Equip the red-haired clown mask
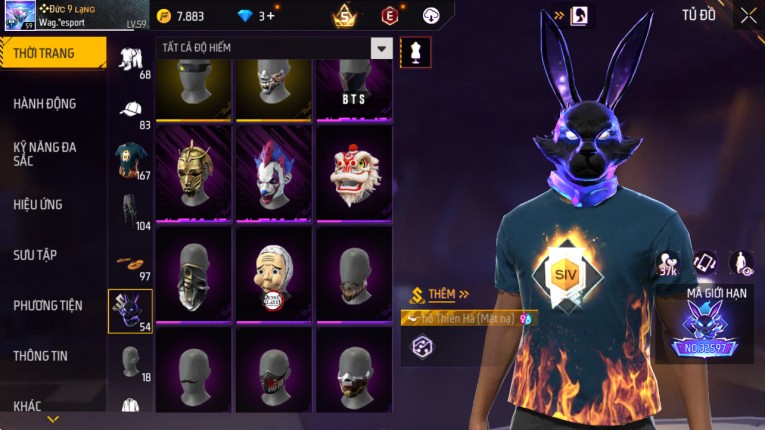 (273, 172)
